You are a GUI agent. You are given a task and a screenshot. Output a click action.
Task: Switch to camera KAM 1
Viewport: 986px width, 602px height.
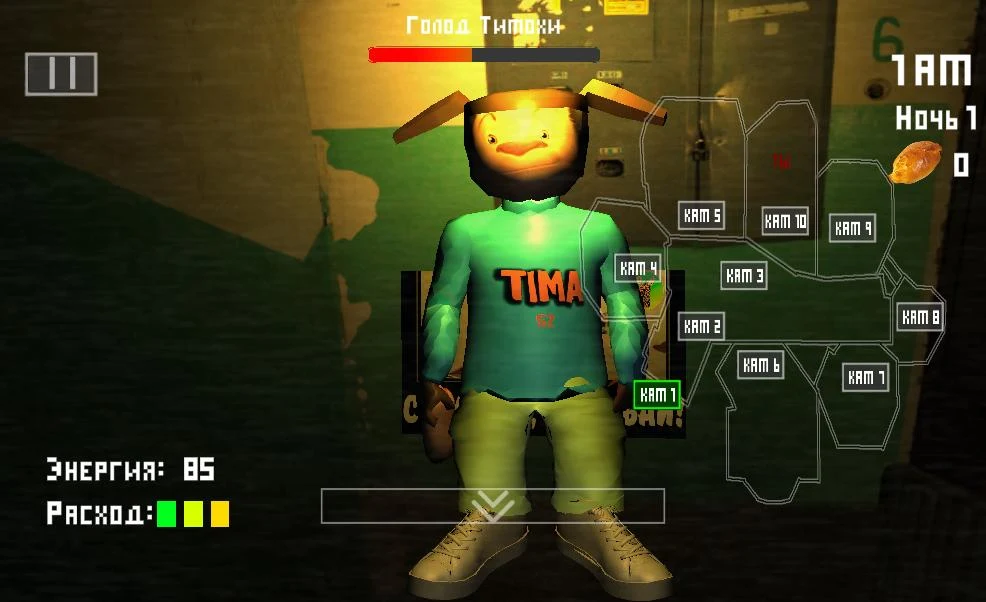pyautogui.click(x=657, y=395)
